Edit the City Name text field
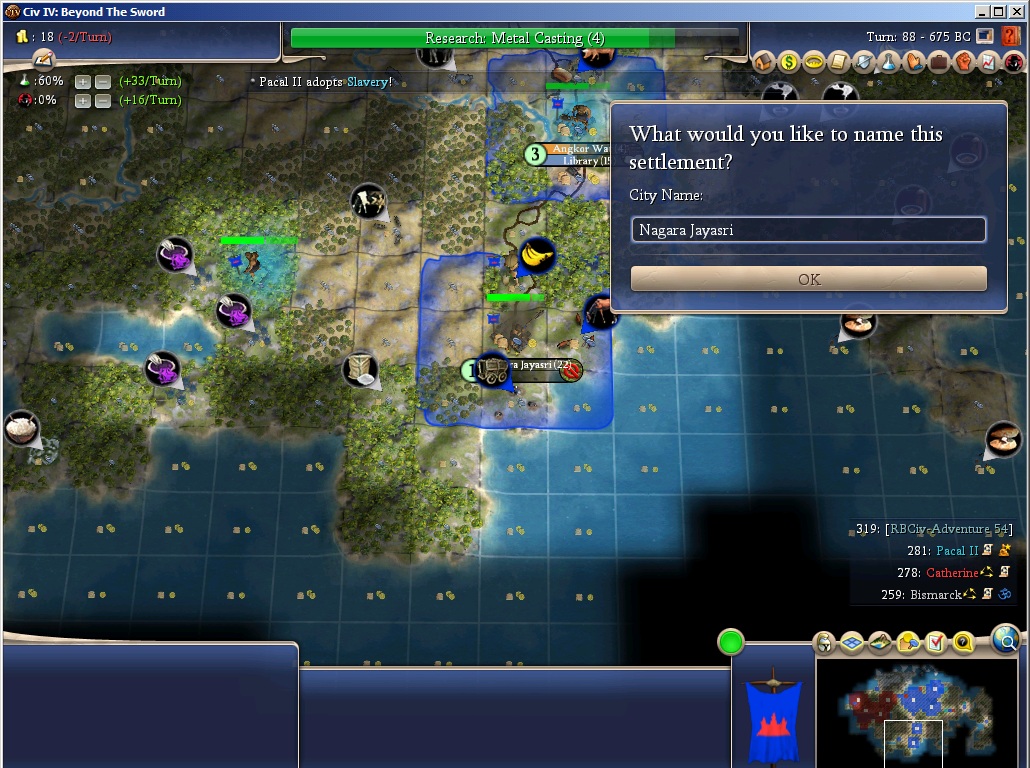Image resolution: width=1030 pixels, height=768 pixels. 808,230
